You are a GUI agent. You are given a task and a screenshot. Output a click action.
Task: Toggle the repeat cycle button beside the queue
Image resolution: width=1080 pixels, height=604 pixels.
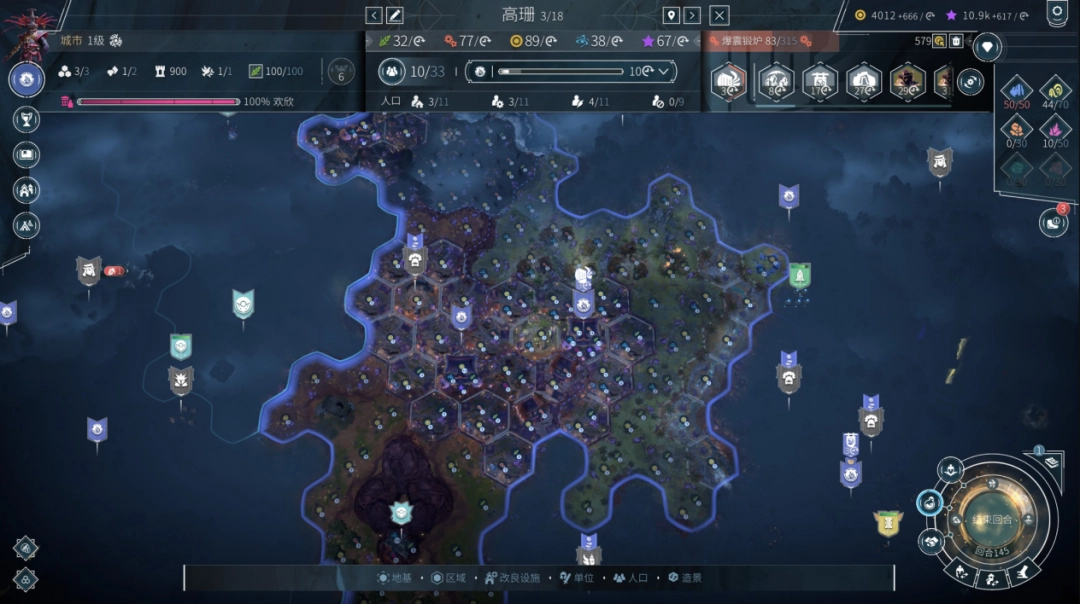pos(968,82)
